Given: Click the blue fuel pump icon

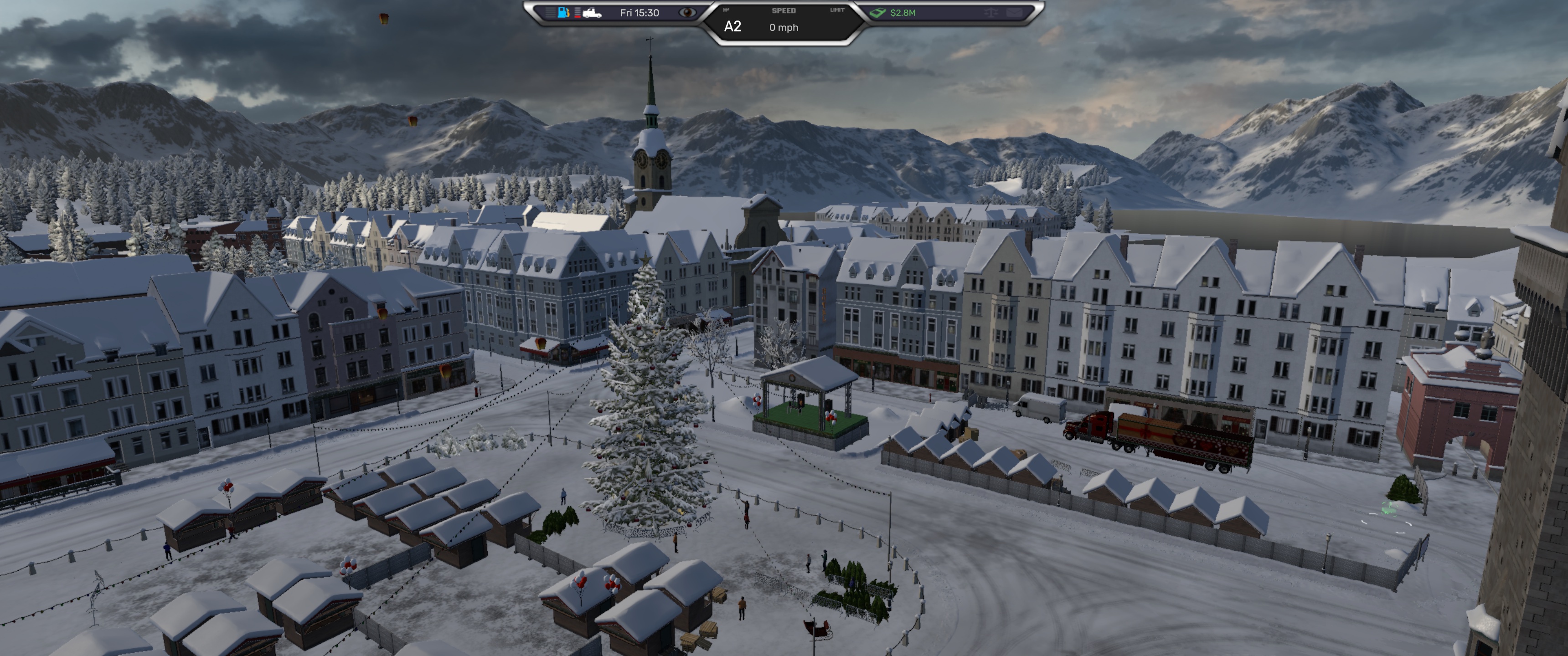Looking at the screenshot, I should pyautogui.click(x=564, y=12).
